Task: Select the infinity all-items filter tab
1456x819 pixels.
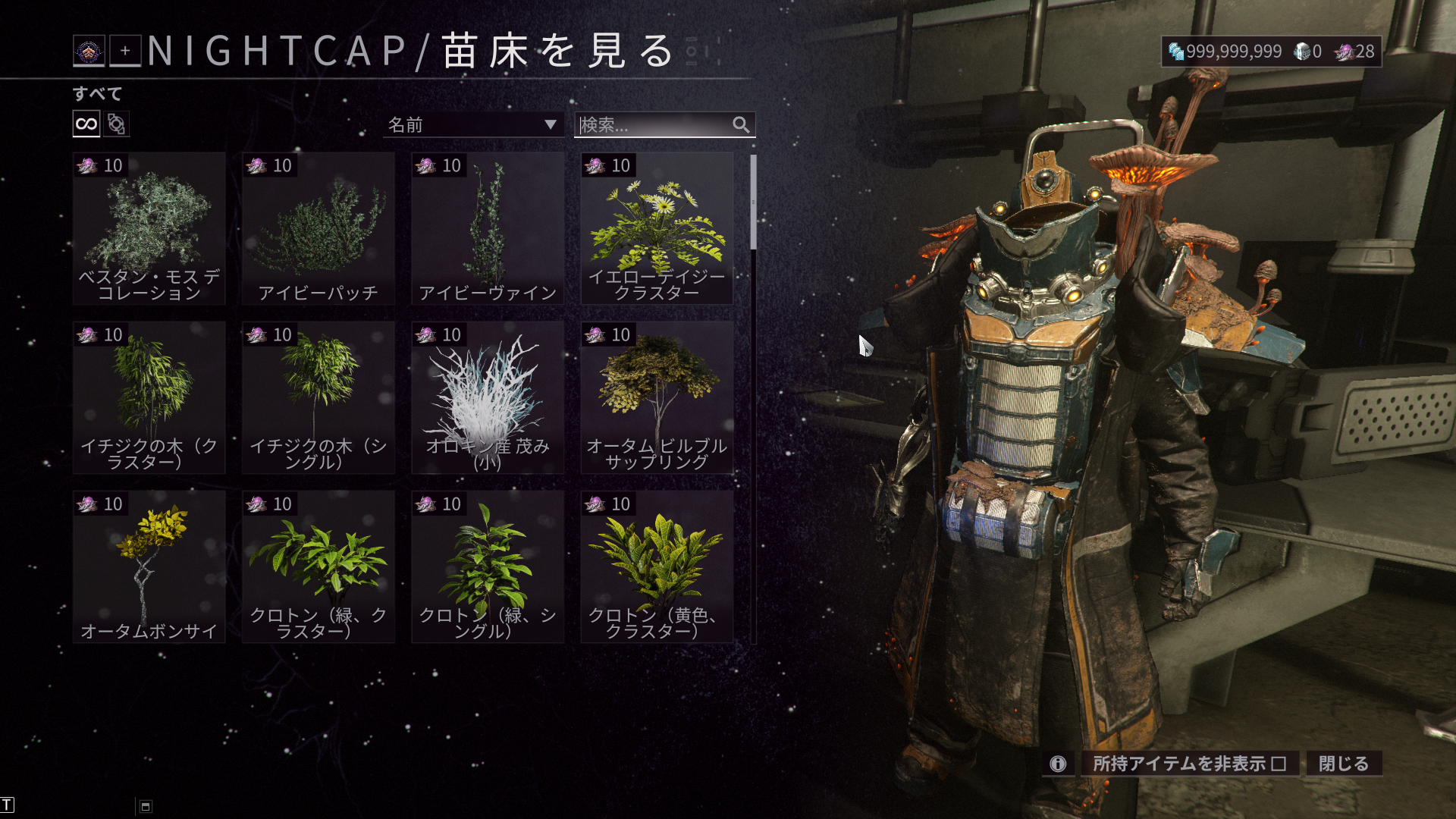Action: pyautogui.click(x=86, y=124)
